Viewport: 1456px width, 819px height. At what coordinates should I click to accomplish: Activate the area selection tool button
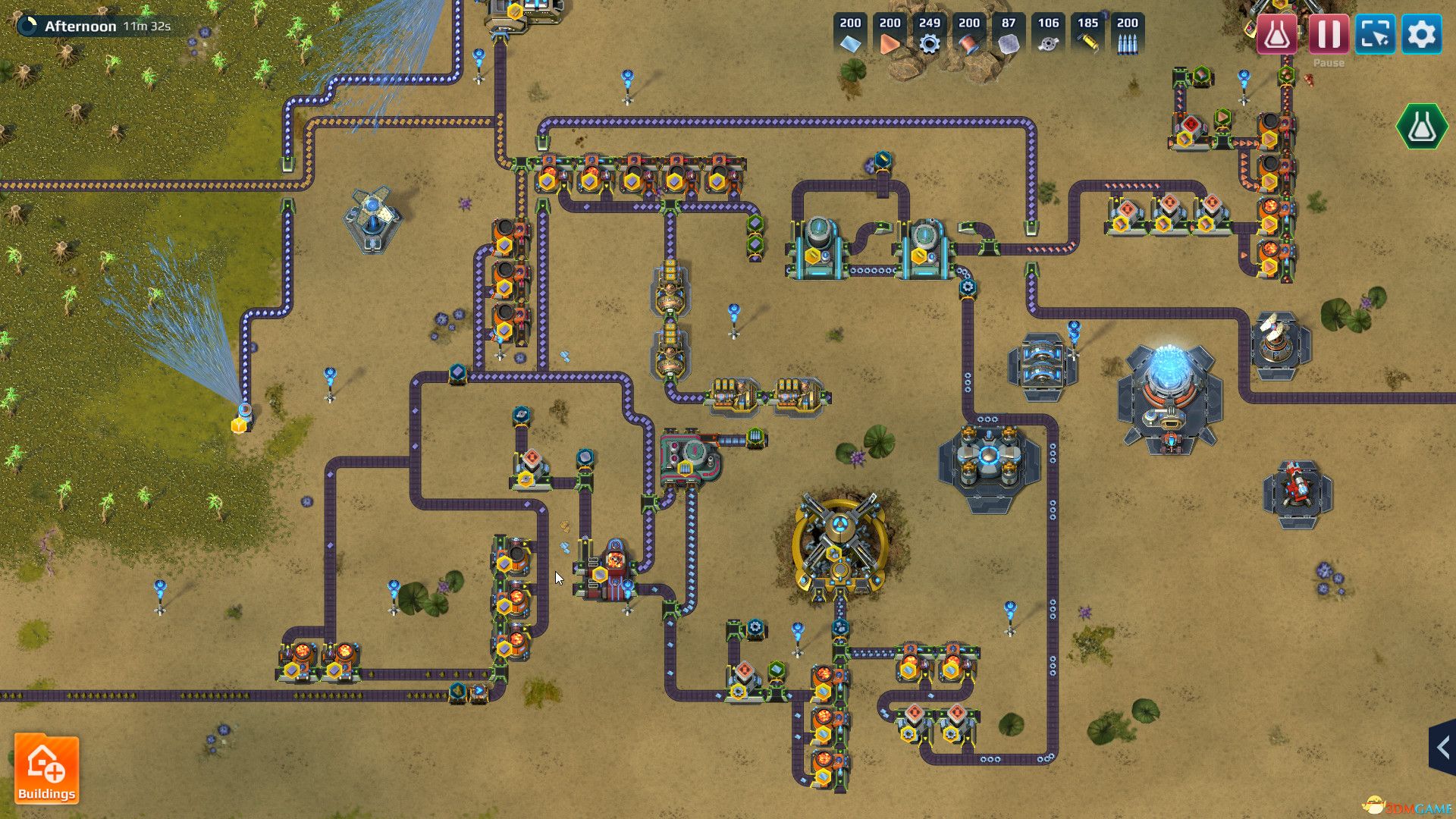[1375, 35]
